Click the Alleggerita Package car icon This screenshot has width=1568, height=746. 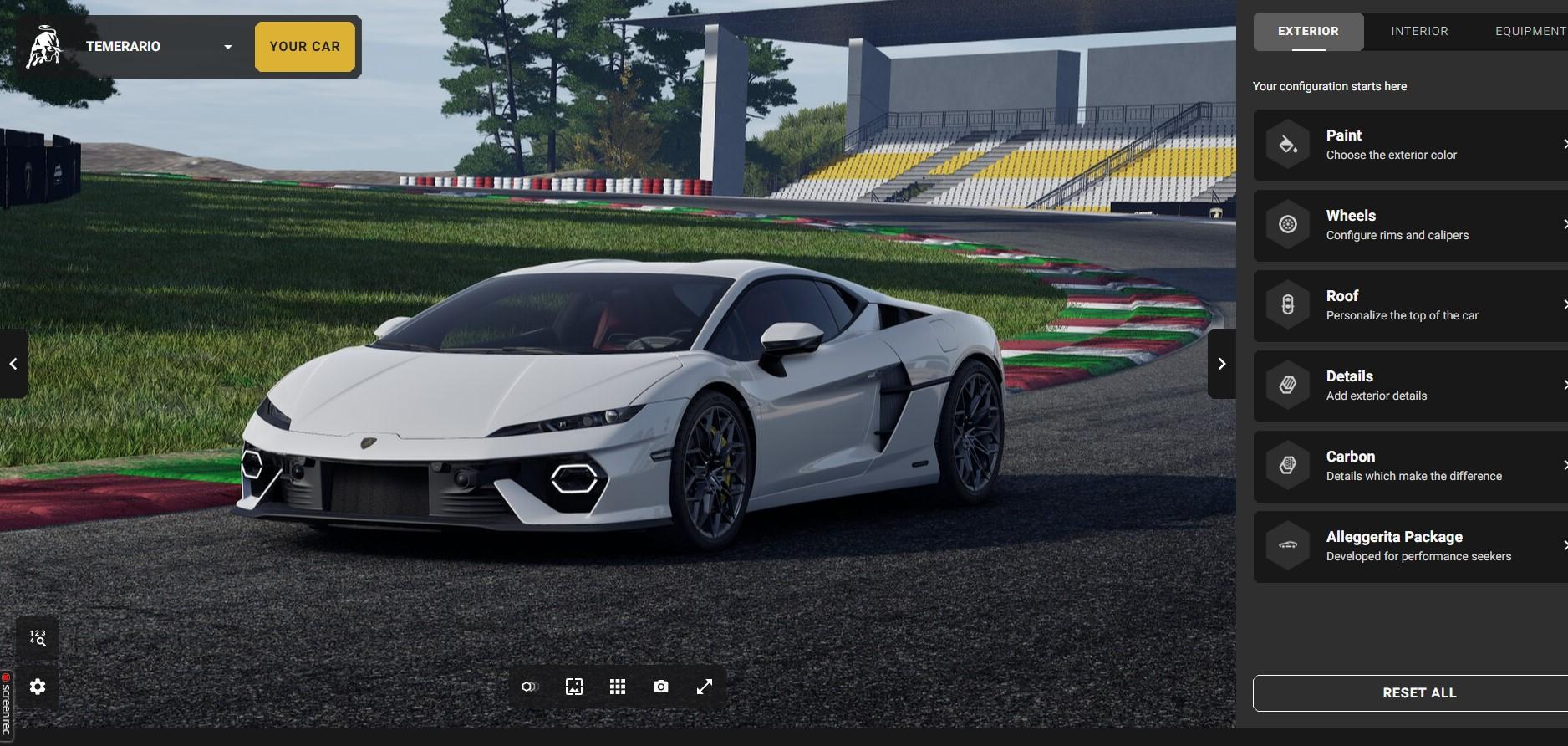1287,545
